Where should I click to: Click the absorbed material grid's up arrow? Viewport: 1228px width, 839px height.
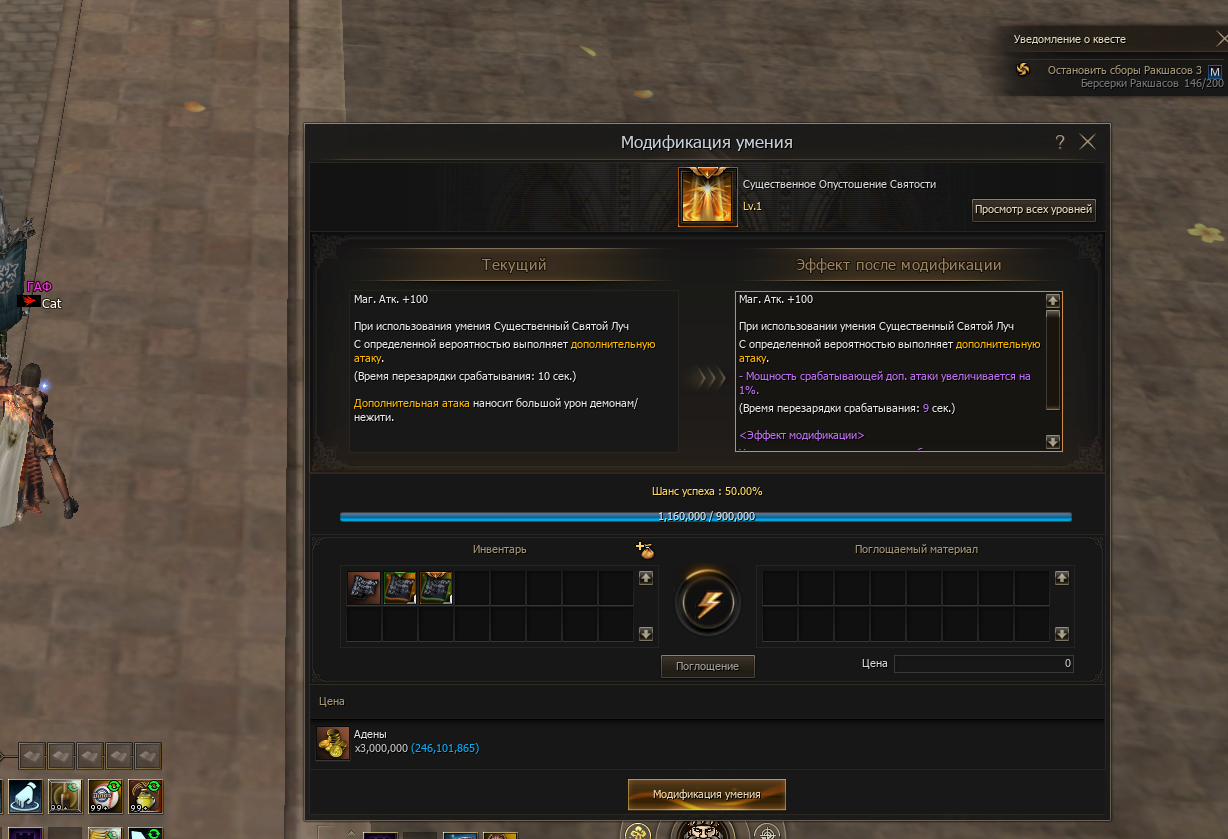coord(1062,578)
